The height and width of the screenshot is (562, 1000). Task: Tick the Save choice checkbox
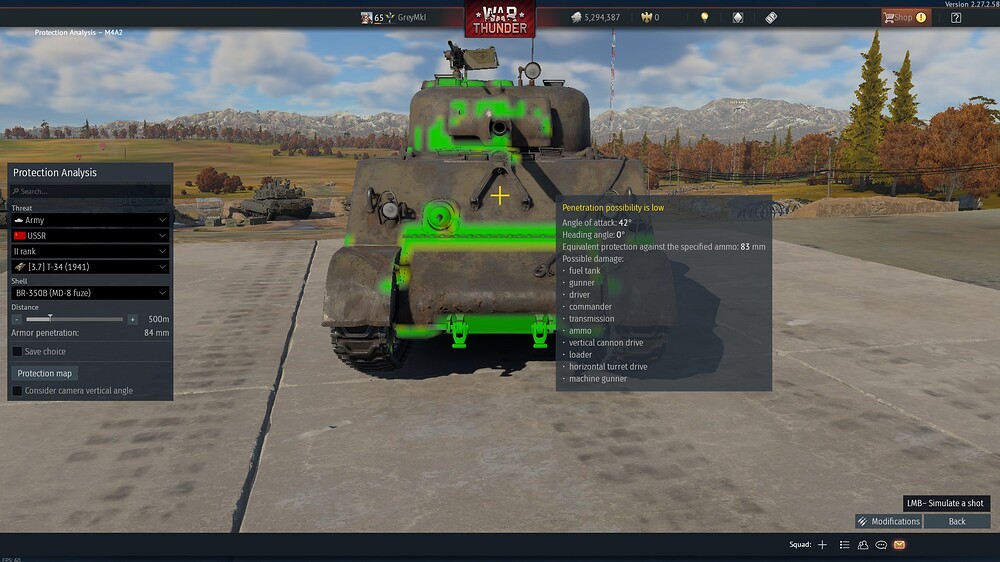click(x=17, y=351)
